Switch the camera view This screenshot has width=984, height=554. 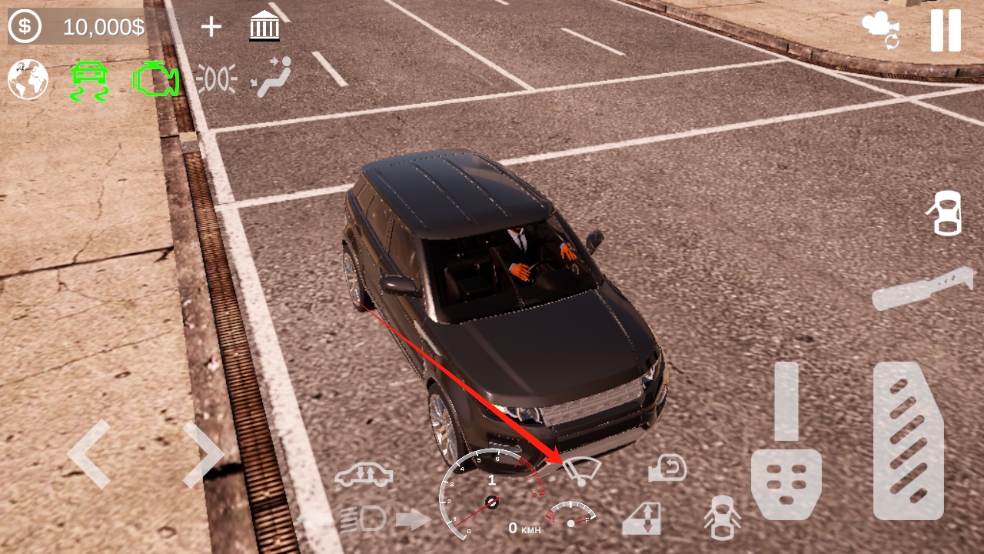click(x=881, y=30)
